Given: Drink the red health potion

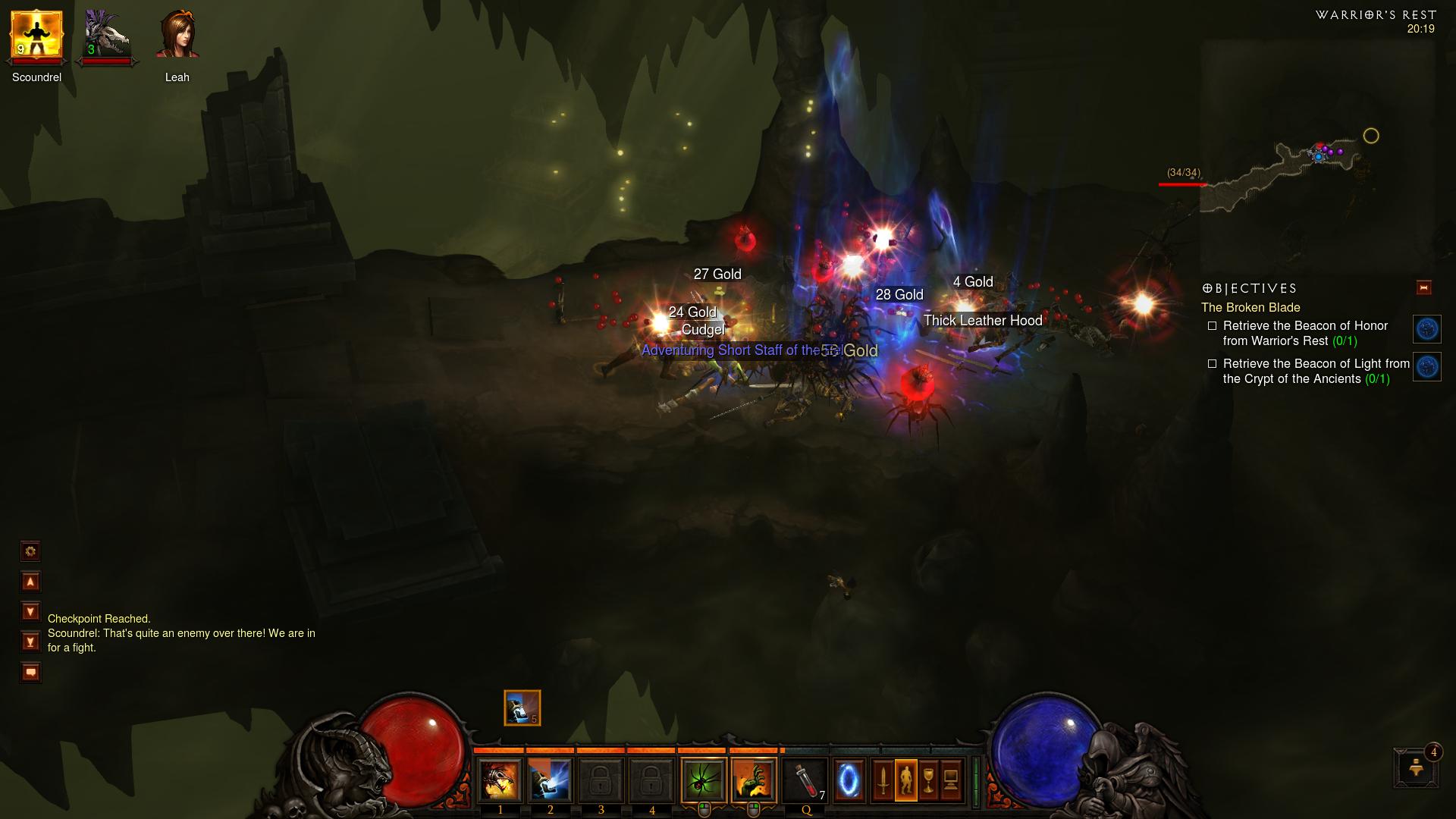Looking at the screenshot, I should [805, 780].
